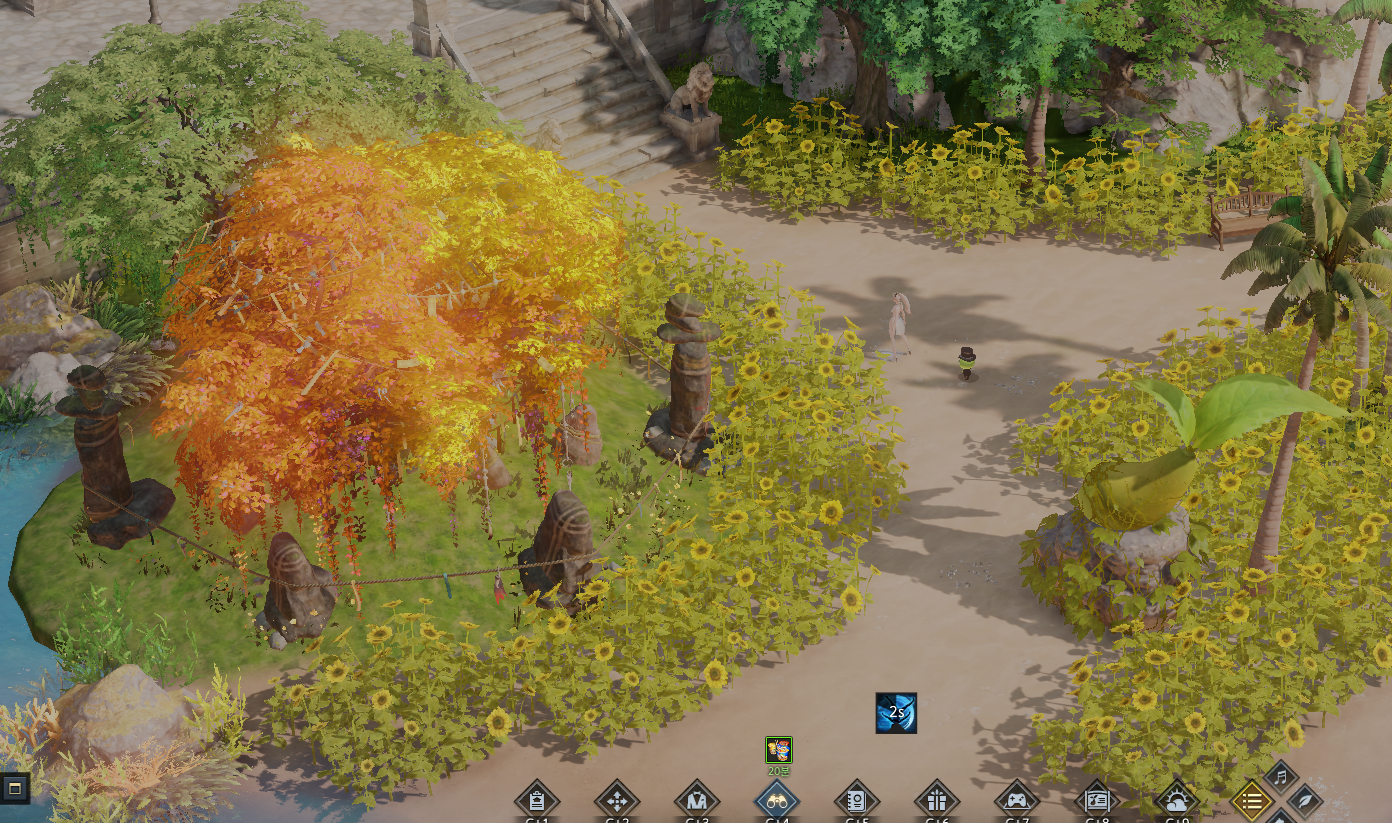Open the jacket outfit shortcut

697,801
